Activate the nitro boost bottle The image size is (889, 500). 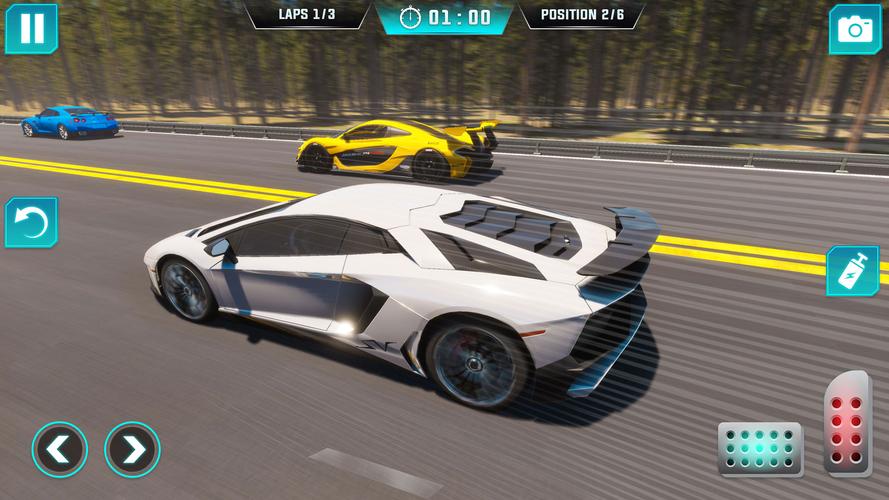pos(852,271)
